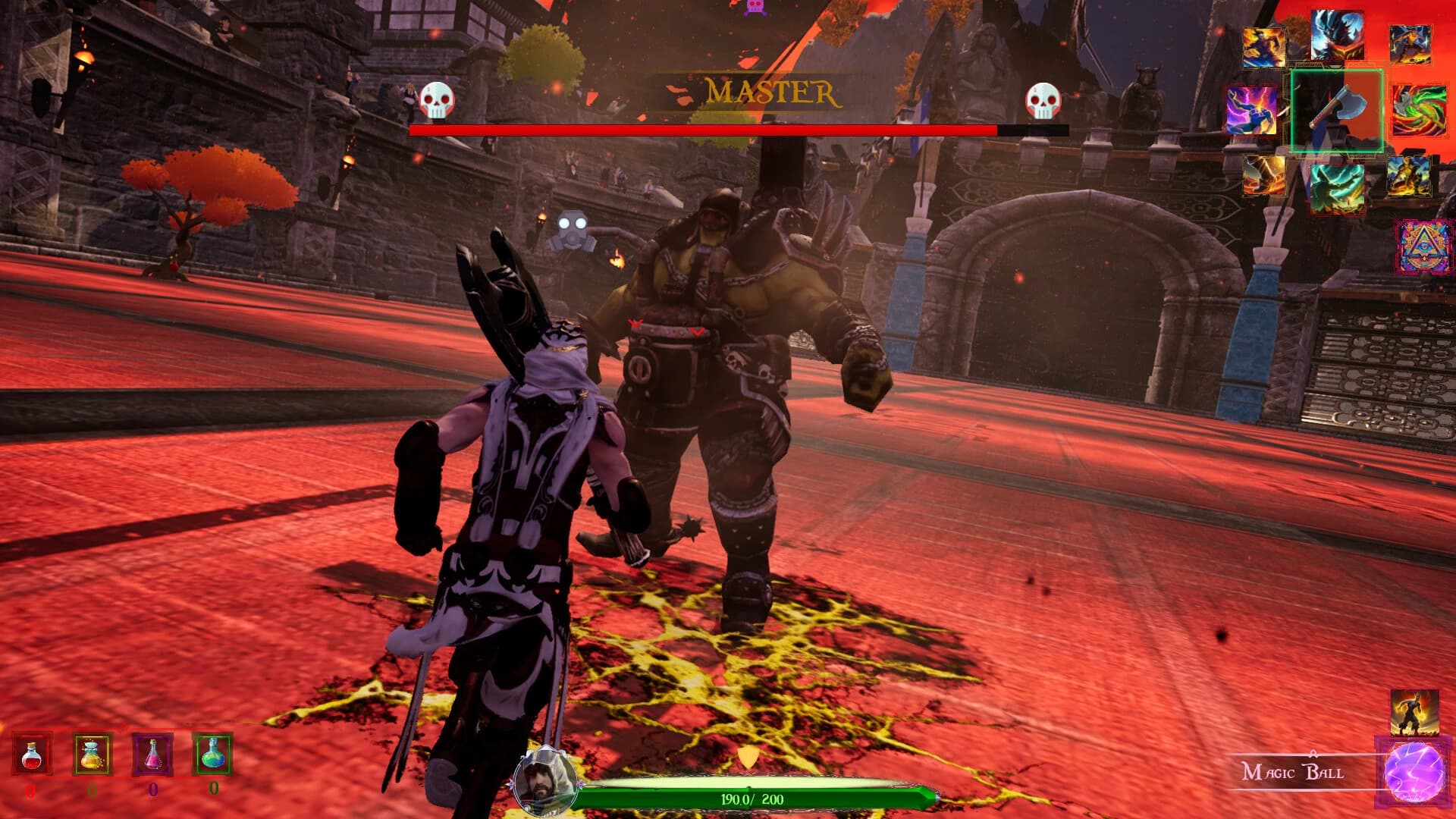Select the fiery ground-slash ability icon
This screenshot has width=1456, height=819.
point(1264,176)
